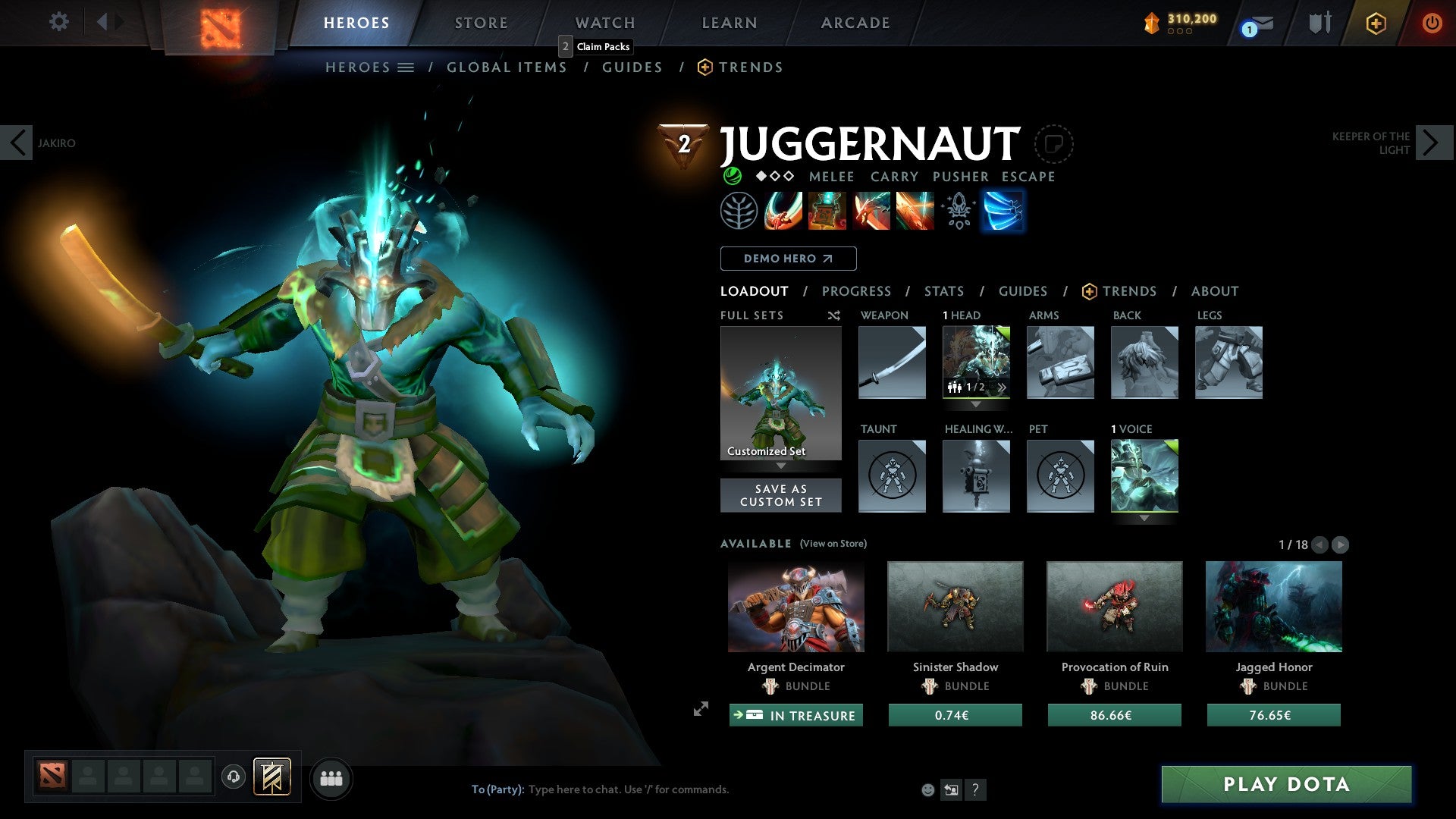Viewport: 1456px width, 819px height.
Task: Select the Blade Fury ability icon
Action: pyautogui.click(x=783, y=211)
